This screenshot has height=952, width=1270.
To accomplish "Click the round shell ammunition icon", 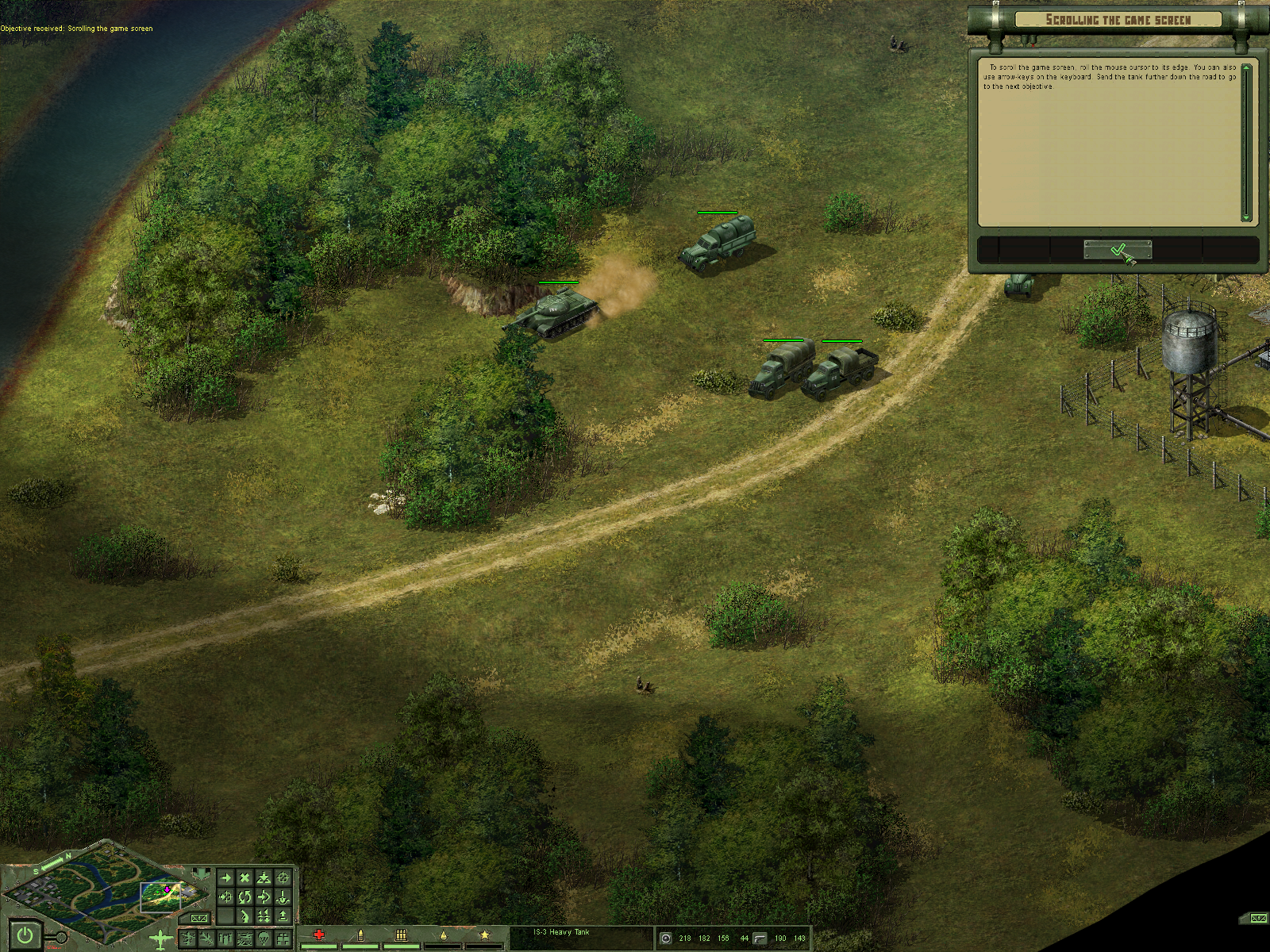I will click(x=665, y=939).
